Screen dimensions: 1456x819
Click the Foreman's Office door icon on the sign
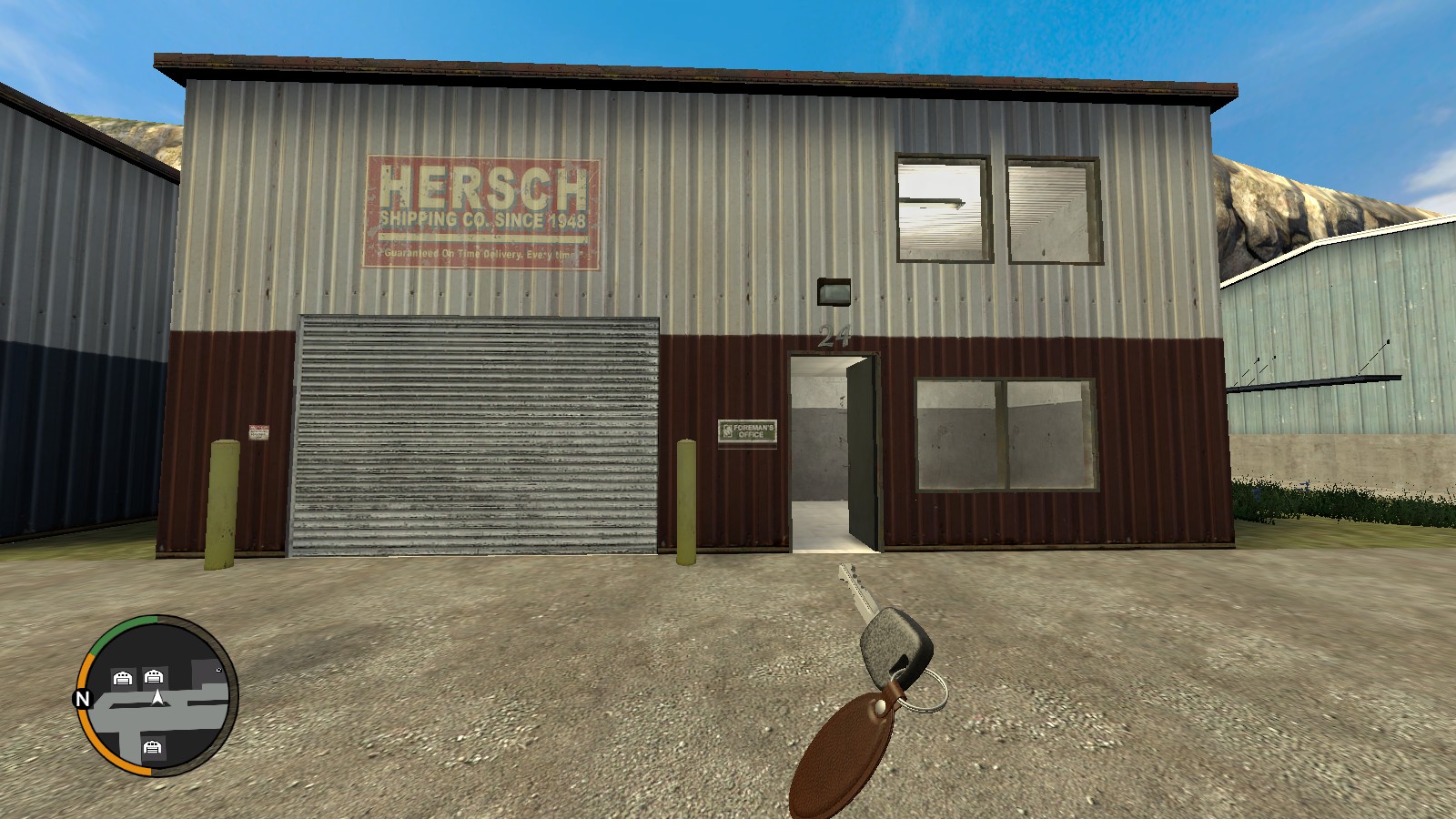click(727, 430)
